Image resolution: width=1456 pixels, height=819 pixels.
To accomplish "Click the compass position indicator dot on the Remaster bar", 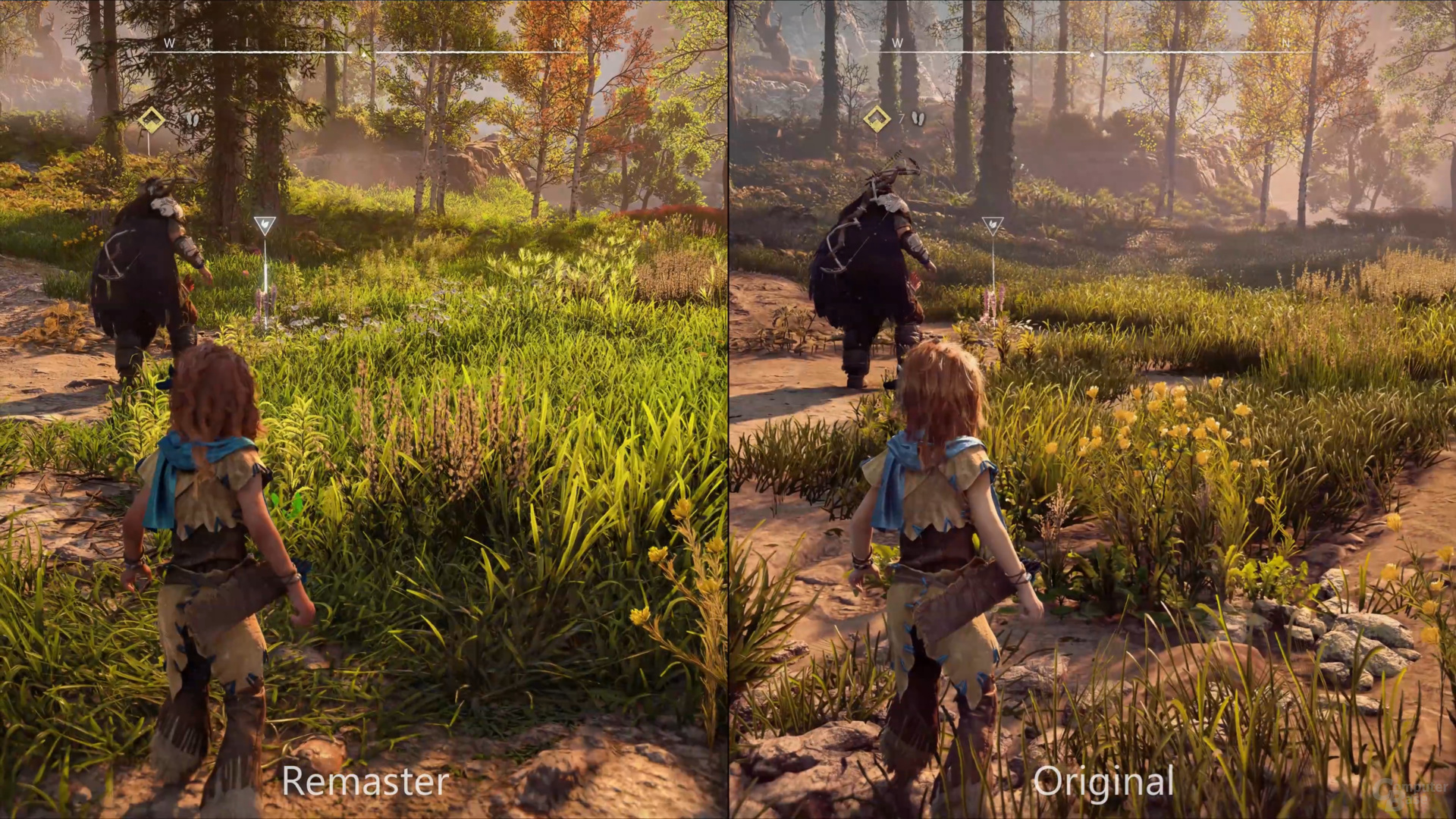I will pos(362,53).
